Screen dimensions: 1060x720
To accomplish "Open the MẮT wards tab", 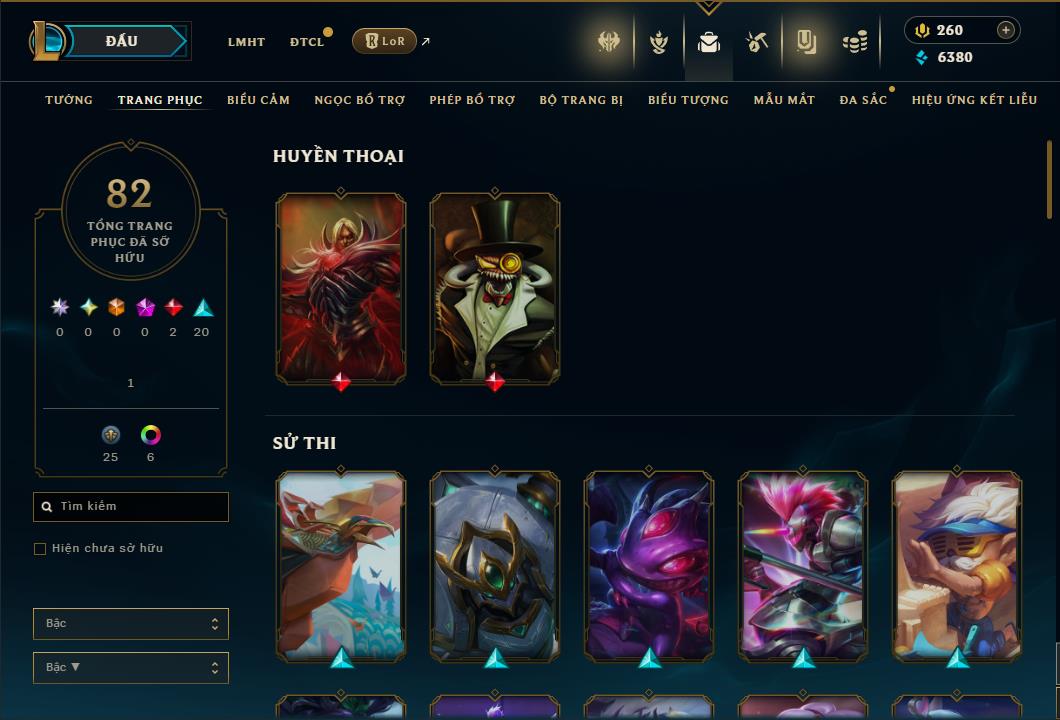I will pyautogui.click(x=784, y=100).
